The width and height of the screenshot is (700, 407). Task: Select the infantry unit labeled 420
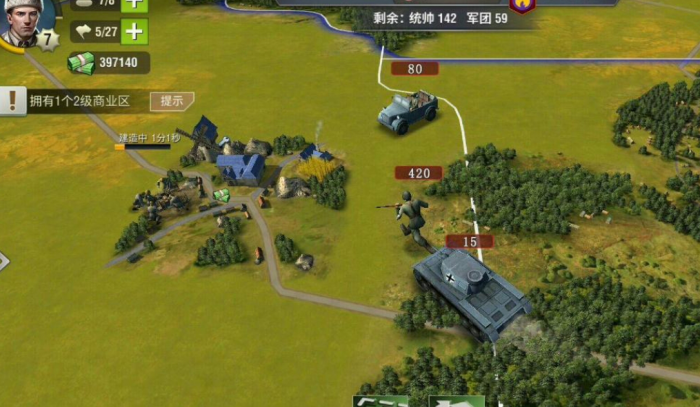(x=411, y=216)
